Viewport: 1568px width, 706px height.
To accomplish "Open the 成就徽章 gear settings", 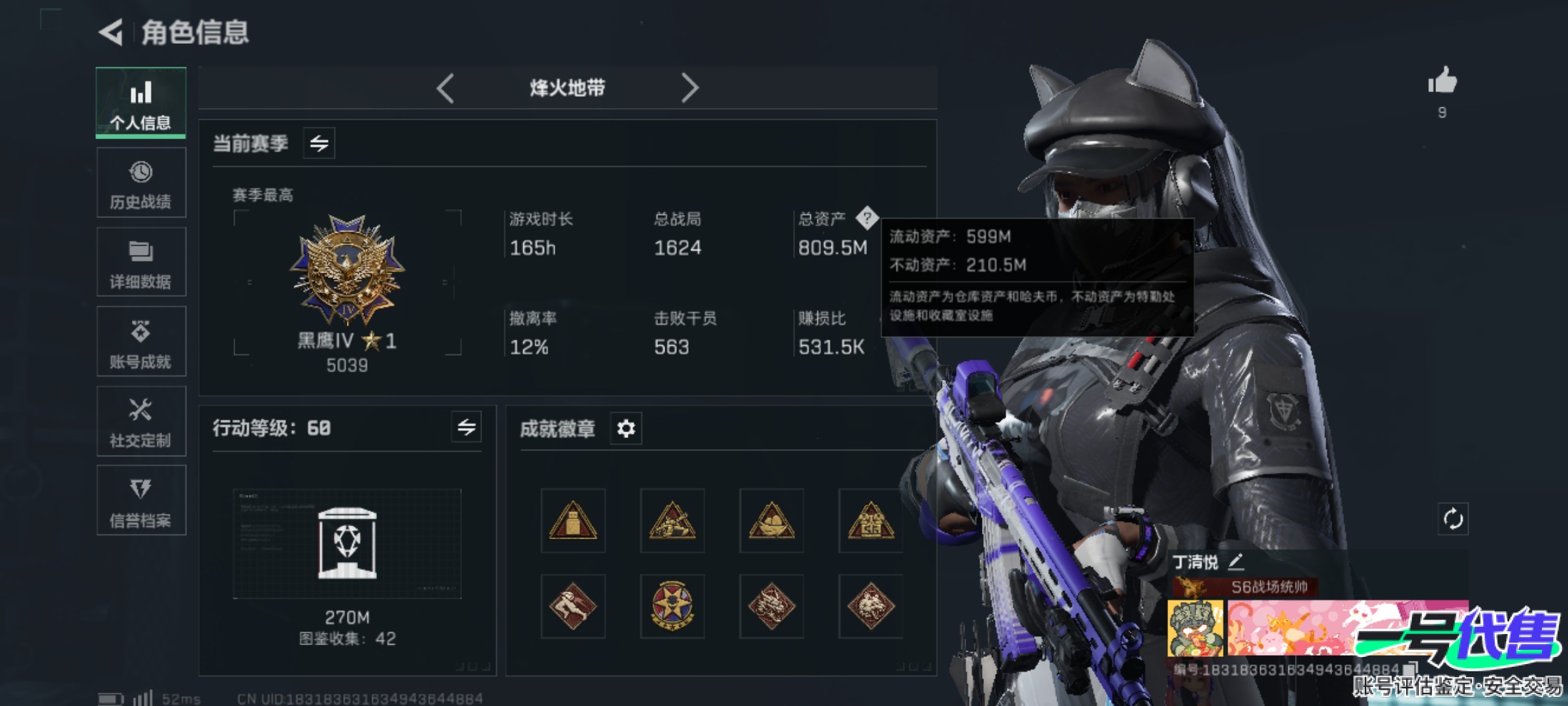I will click(x=626, y=429).
